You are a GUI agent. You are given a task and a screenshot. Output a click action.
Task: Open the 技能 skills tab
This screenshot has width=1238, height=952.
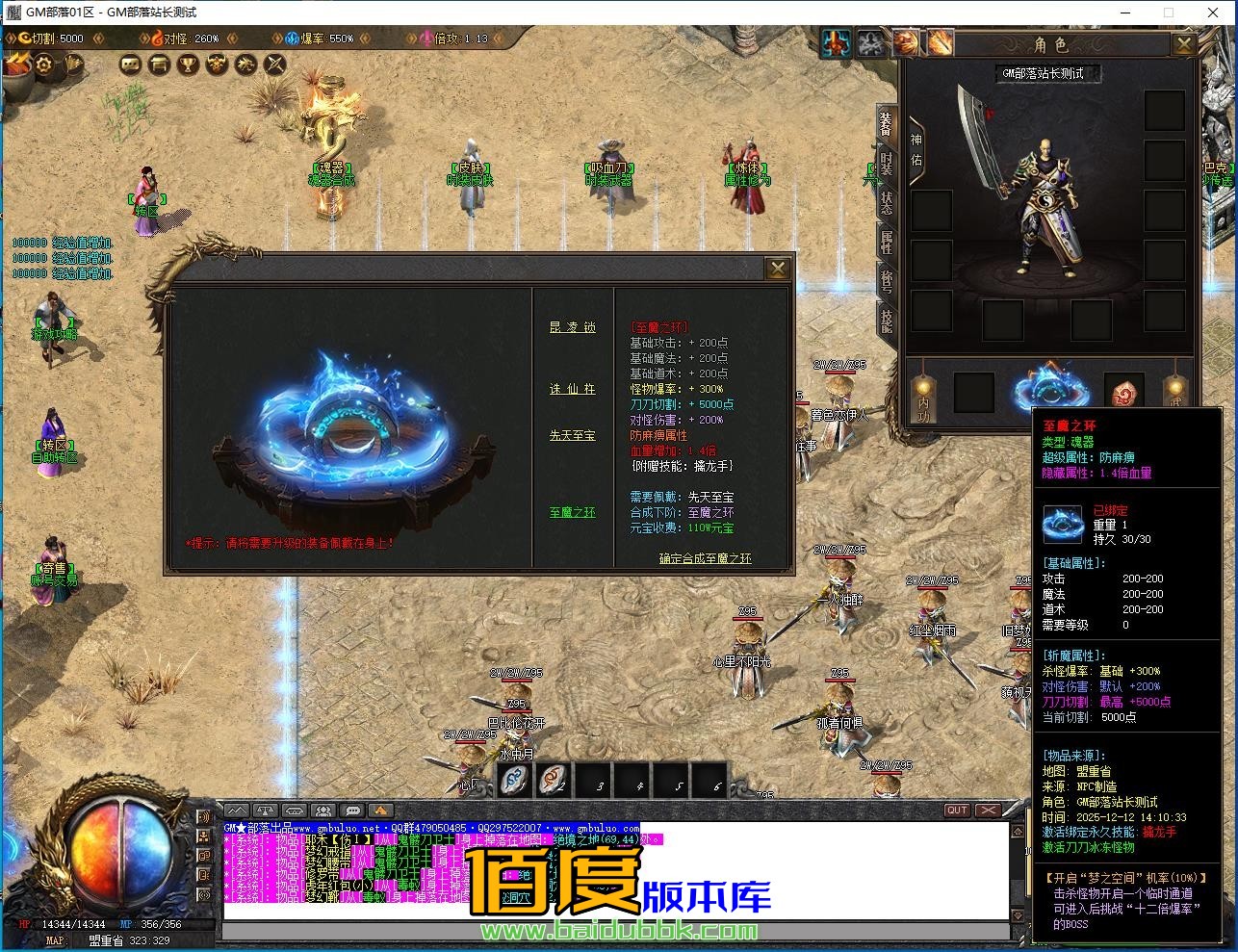[x=887, y=320]
